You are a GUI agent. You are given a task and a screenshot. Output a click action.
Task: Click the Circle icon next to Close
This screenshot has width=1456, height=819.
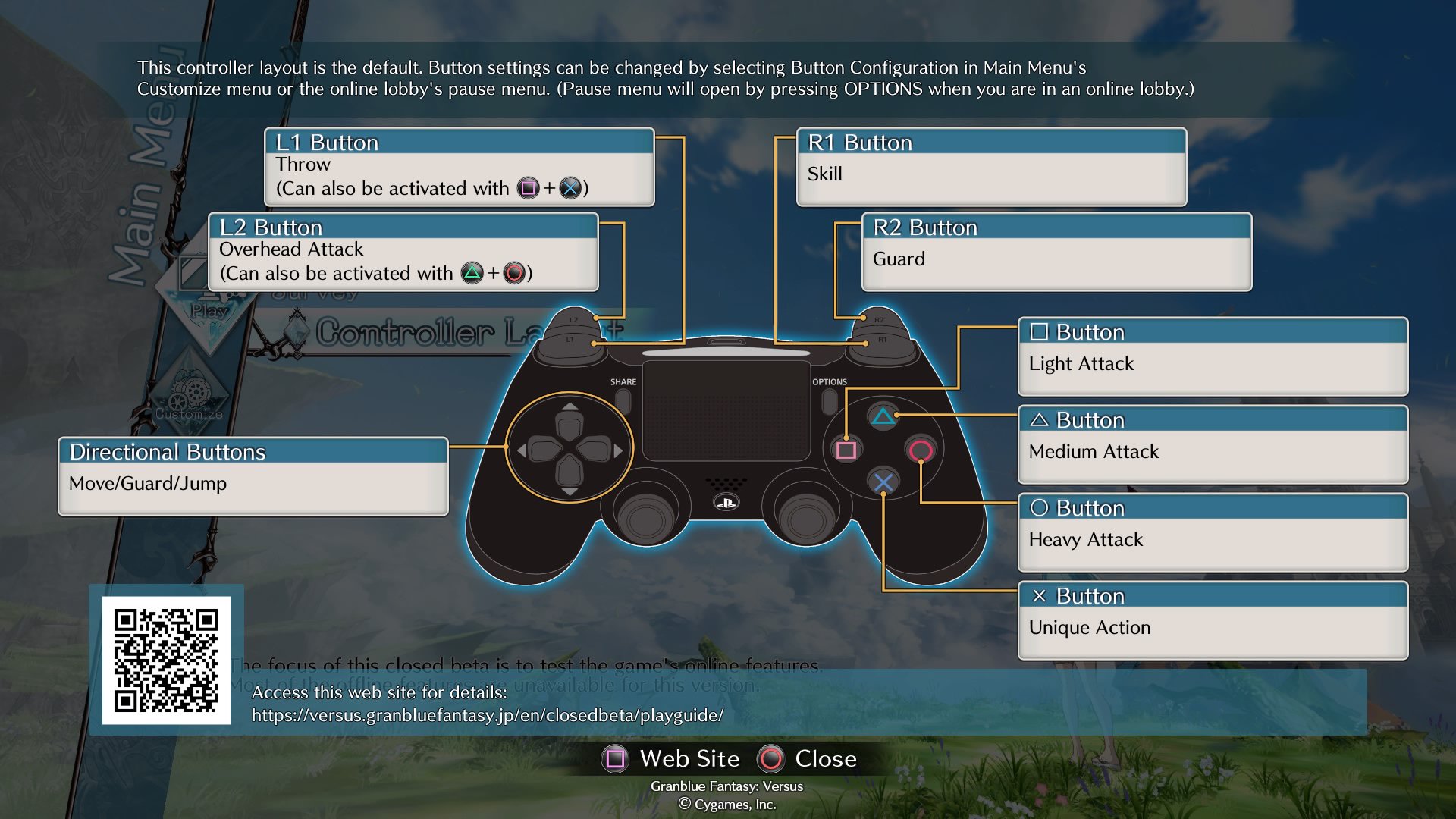[x=770, y=758]
